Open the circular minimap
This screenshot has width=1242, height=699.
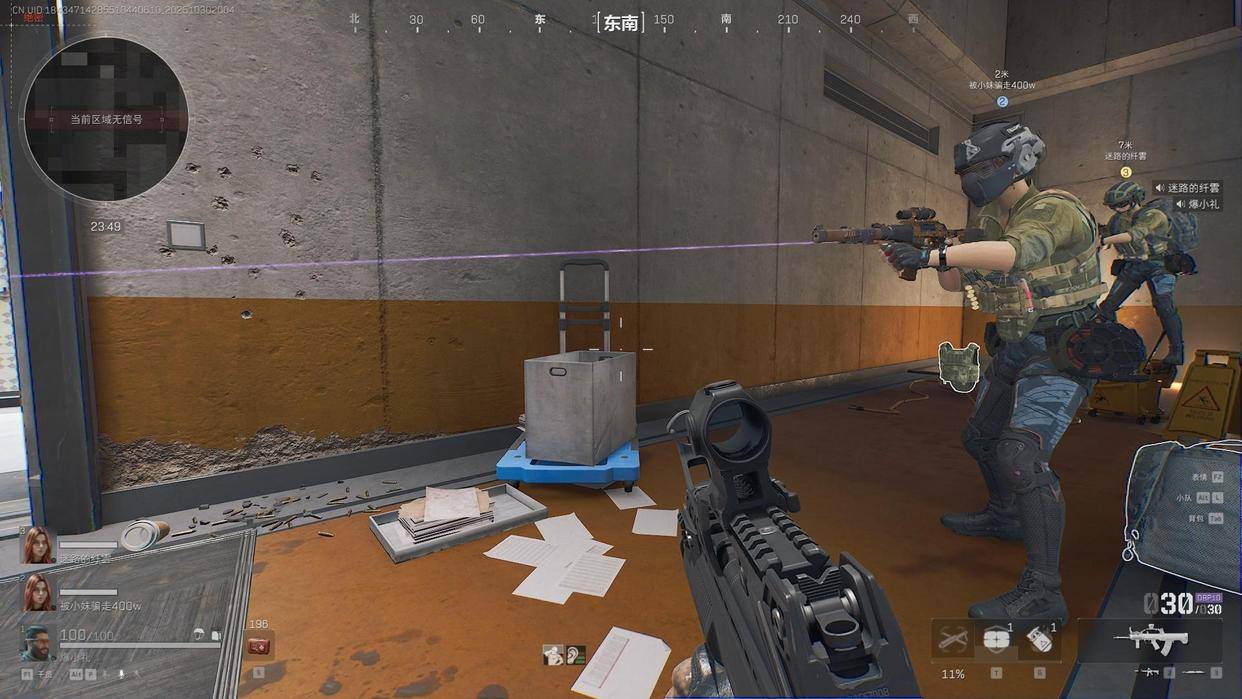coord(104,118)
